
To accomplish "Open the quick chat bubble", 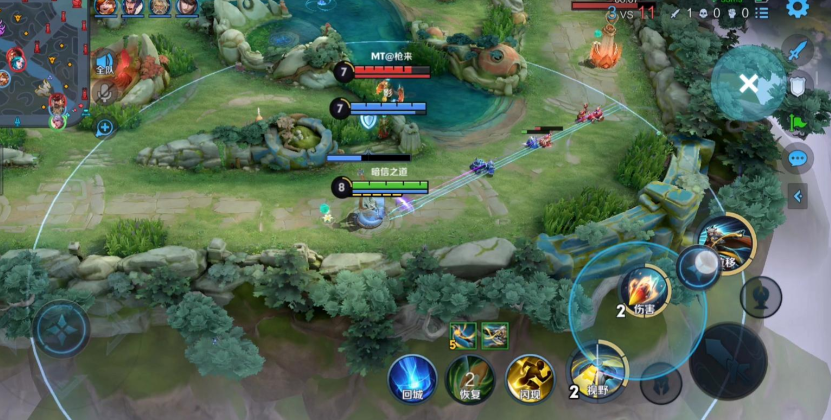I will click(797, 158).
